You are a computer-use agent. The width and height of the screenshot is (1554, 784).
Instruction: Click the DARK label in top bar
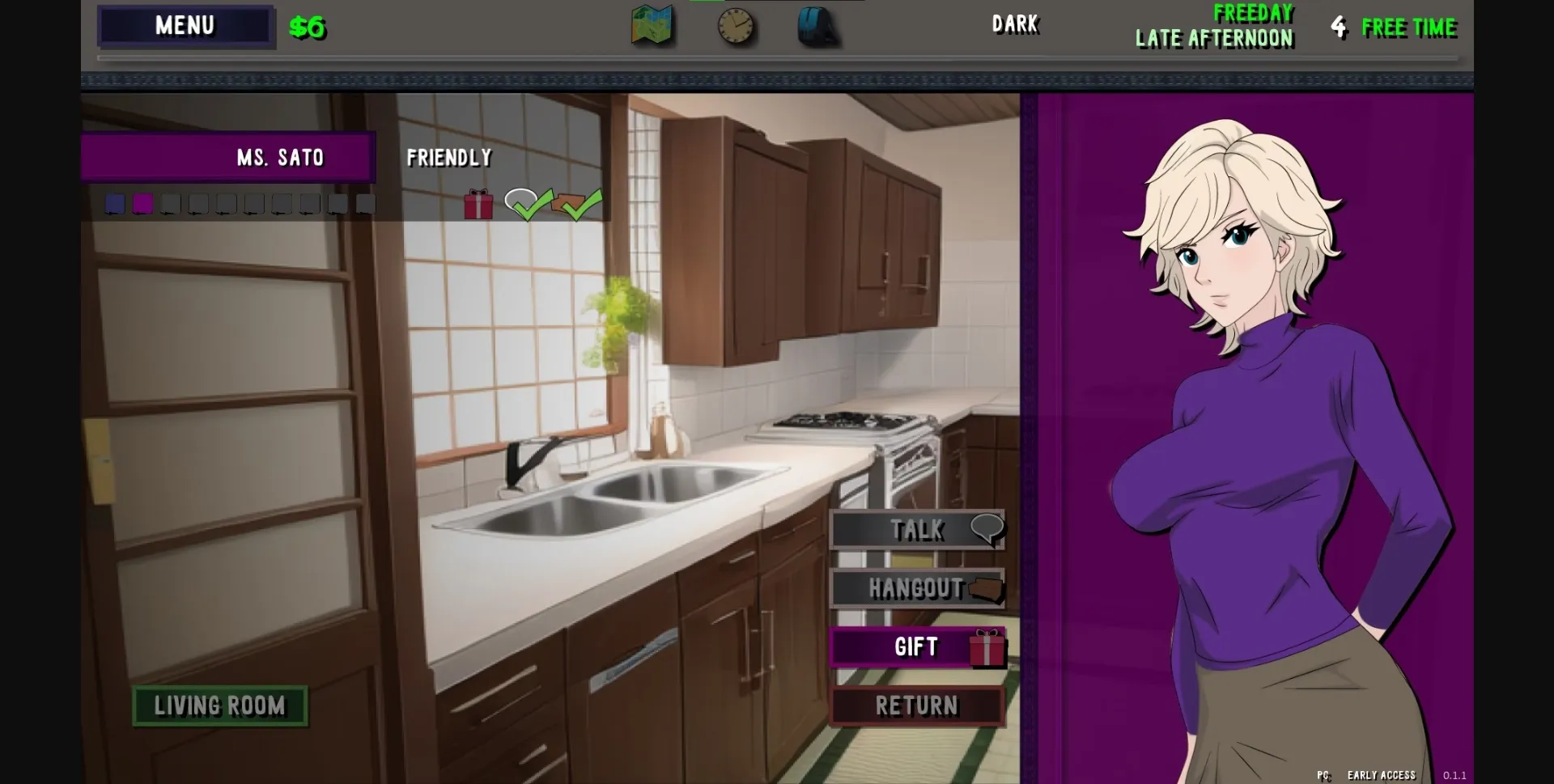click(1015, 25)
